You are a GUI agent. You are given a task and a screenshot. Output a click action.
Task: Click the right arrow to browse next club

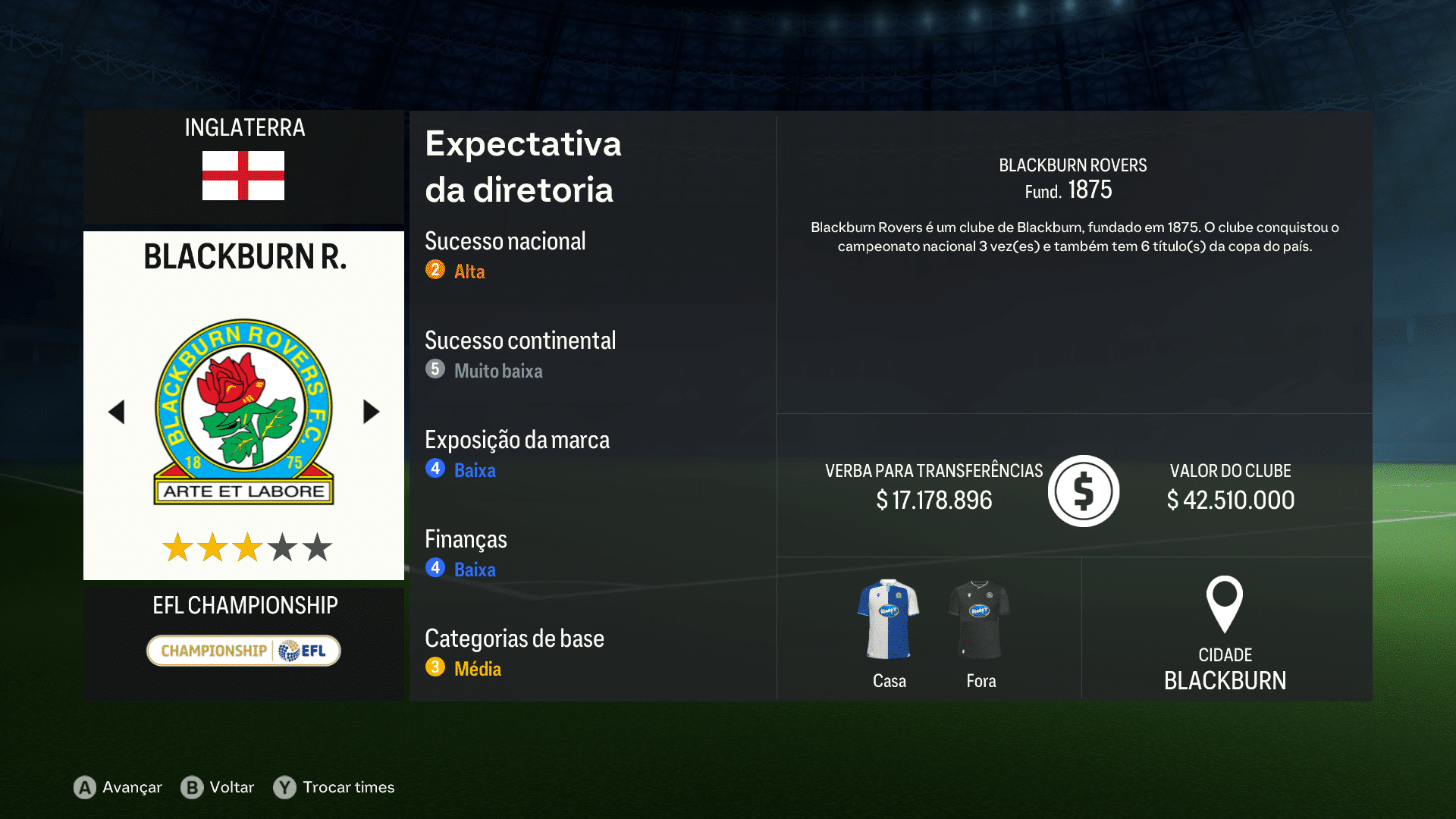pos(371,411)
